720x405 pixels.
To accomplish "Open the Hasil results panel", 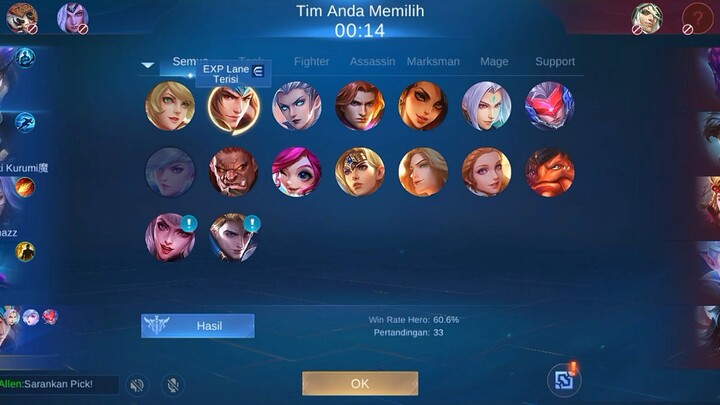I will [x=197, y=326].
